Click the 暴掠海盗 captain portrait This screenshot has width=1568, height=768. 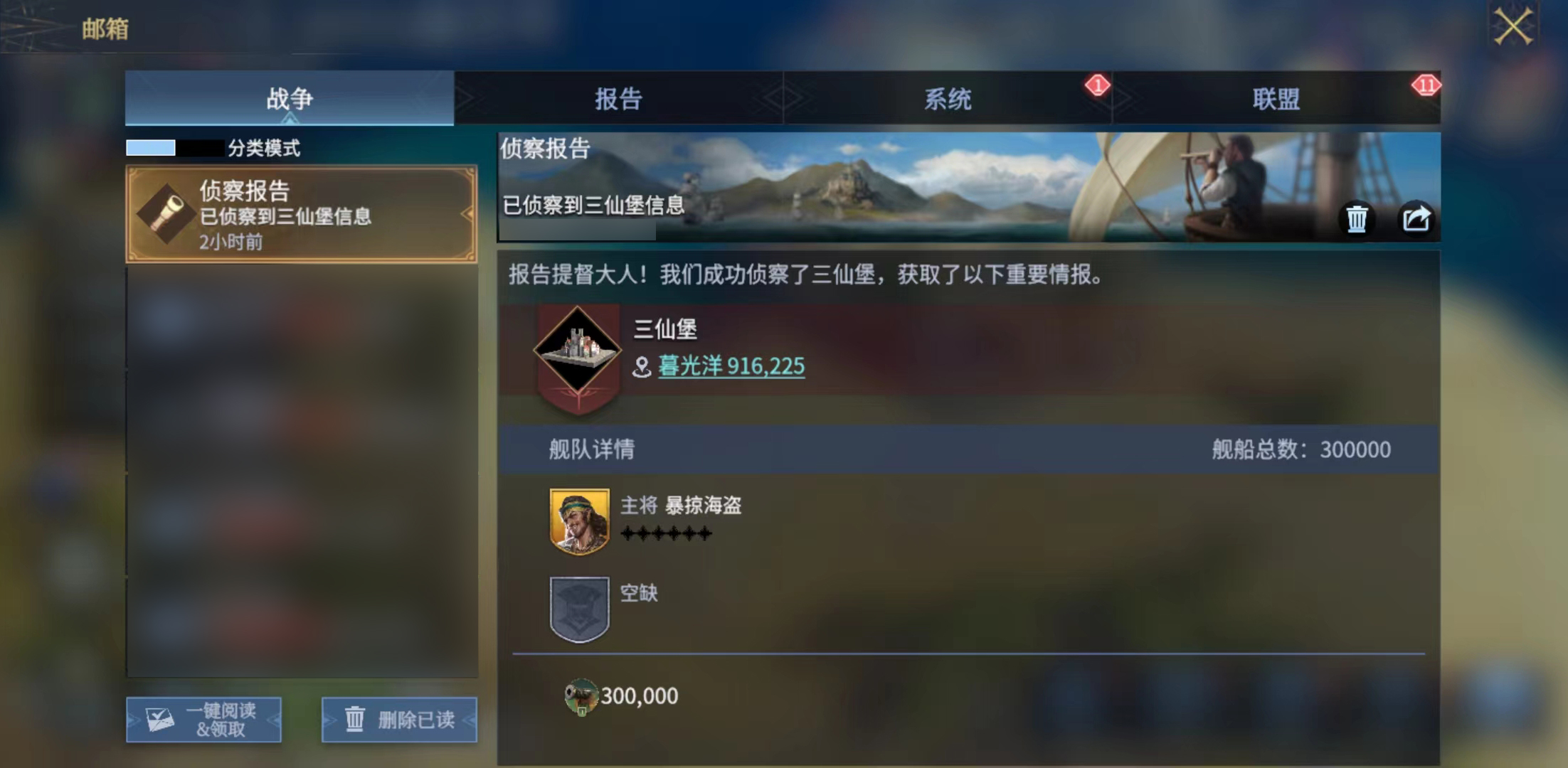pyautogui.click(x=579, y=520)
